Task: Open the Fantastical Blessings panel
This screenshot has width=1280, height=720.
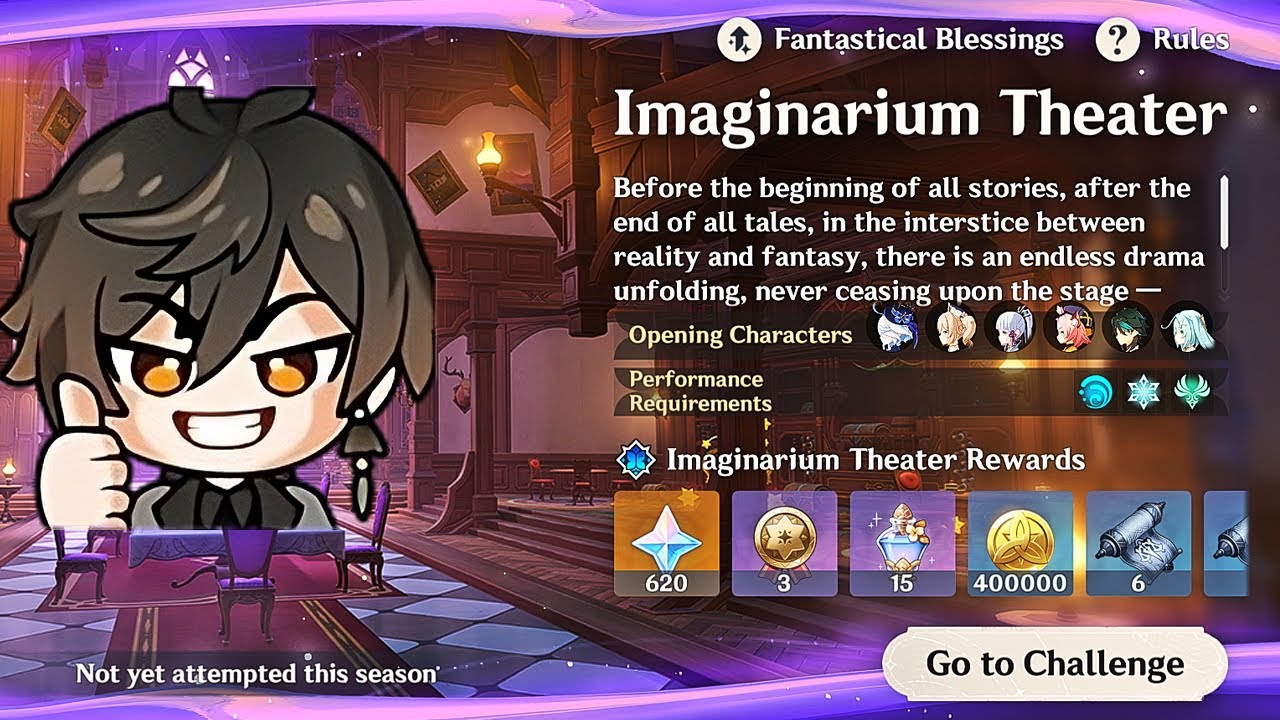Action: pos(890,40)
